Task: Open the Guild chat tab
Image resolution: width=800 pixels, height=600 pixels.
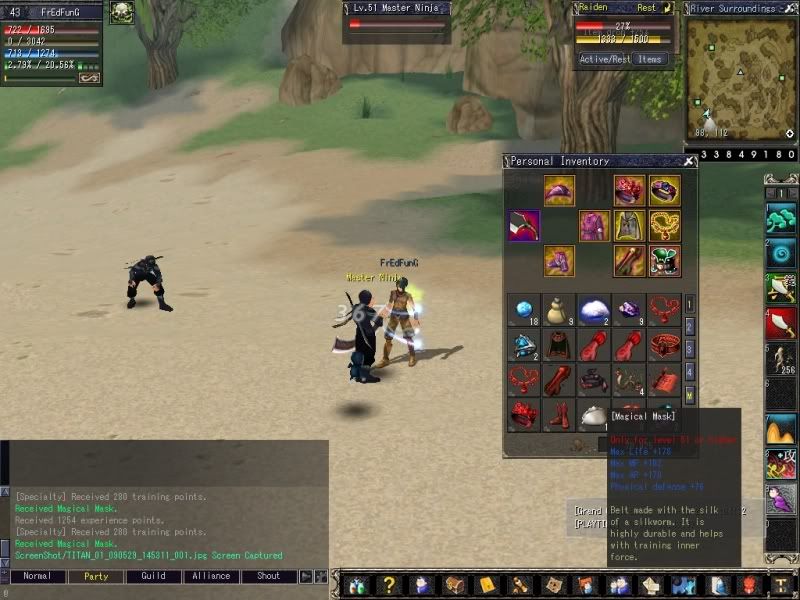Action: click(x=153, y=577)
